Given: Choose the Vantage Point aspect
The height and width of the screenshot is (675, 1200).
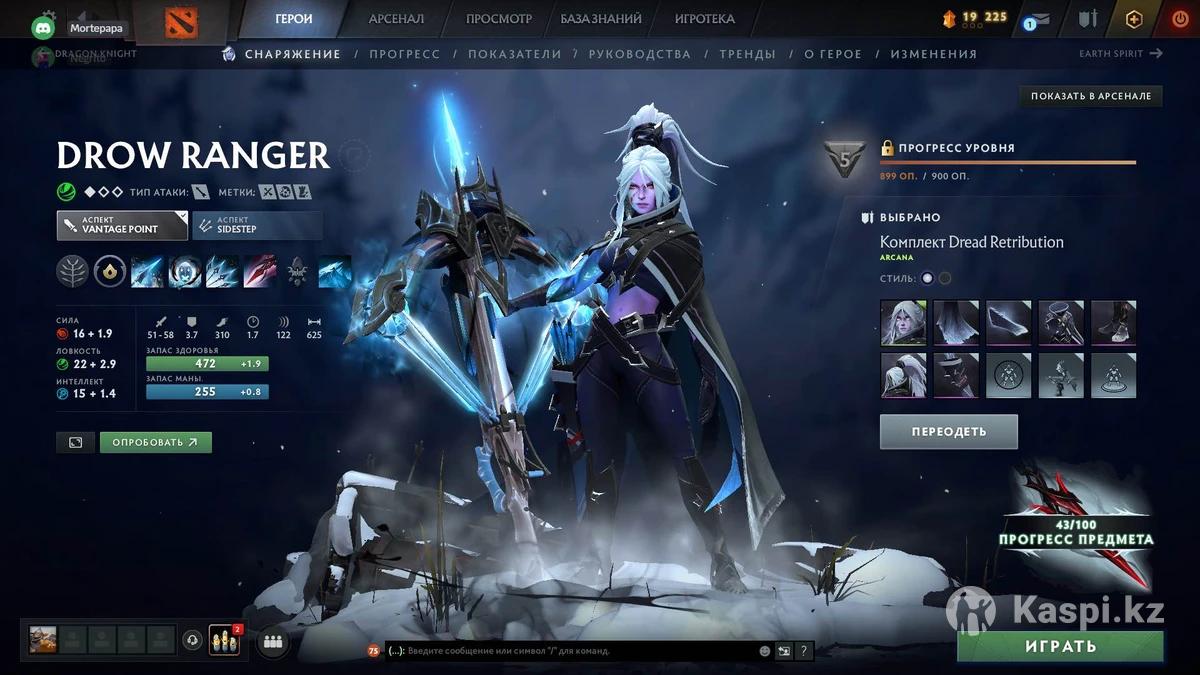Looking at the screenshot, I should click(x=122, y=225).
